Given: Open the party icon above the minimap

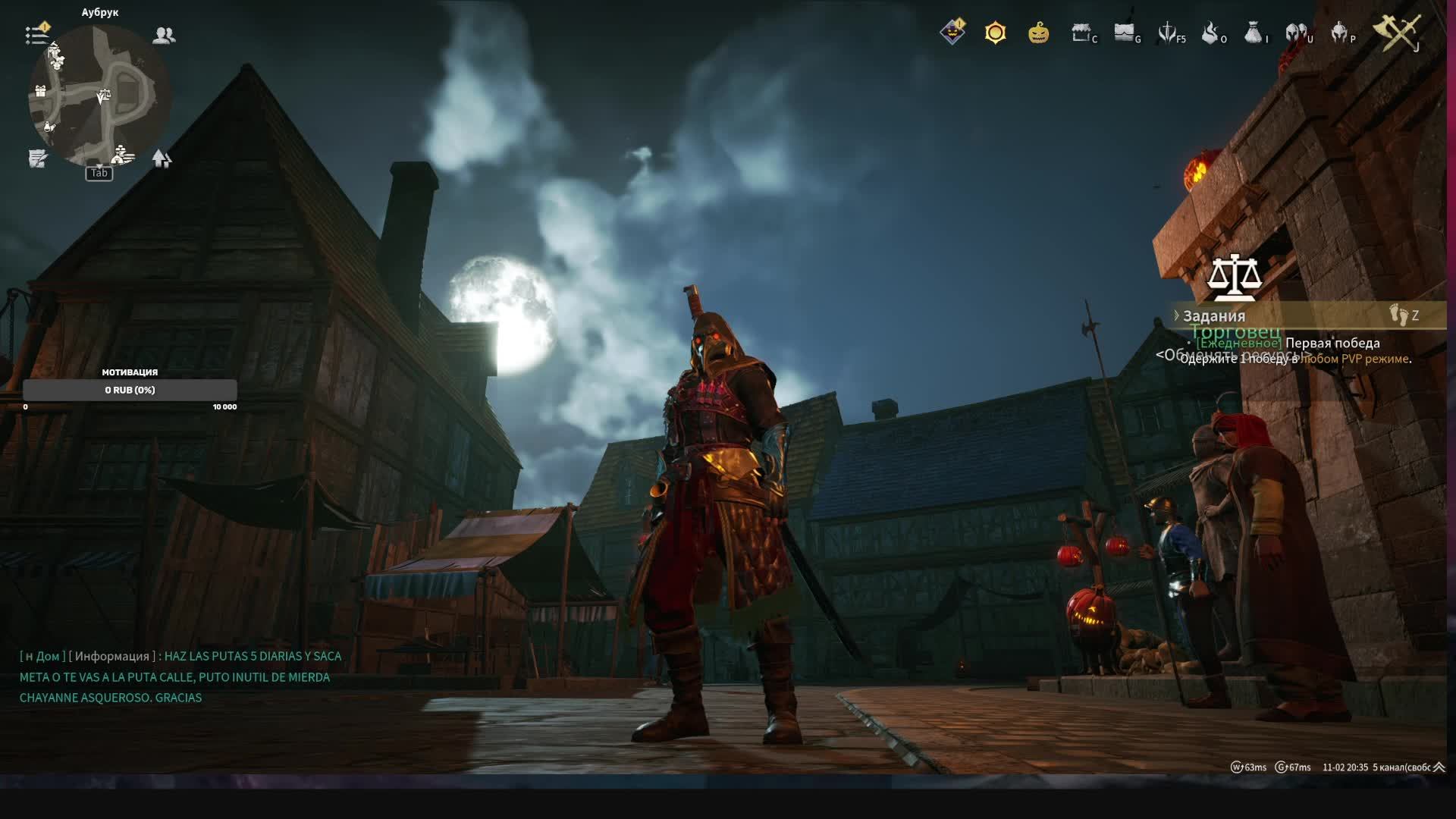Looking at the screenshot, I should 165,34.
